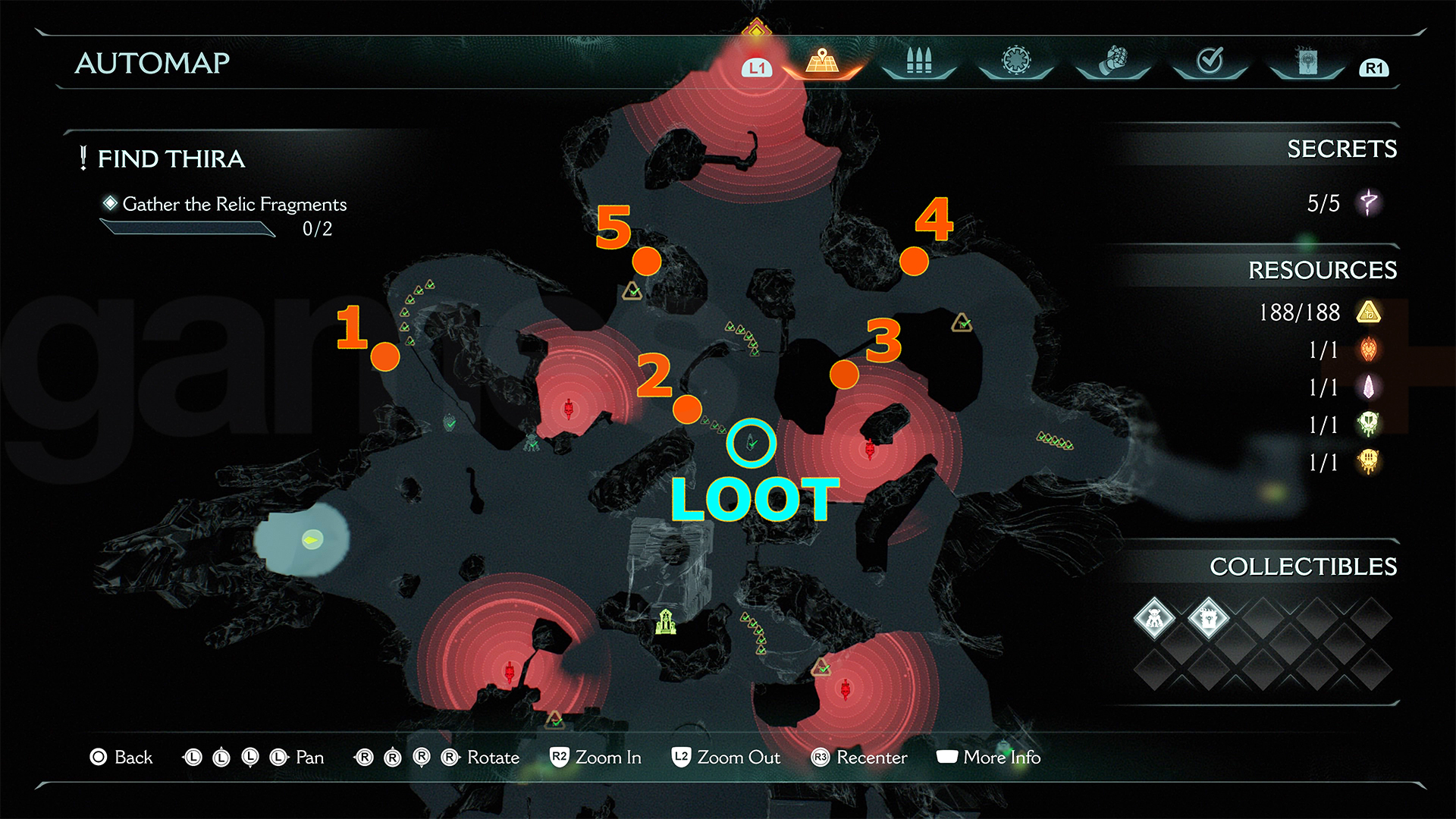
Task: Open the checkmark challenges tab
Action: (1210, 61)
